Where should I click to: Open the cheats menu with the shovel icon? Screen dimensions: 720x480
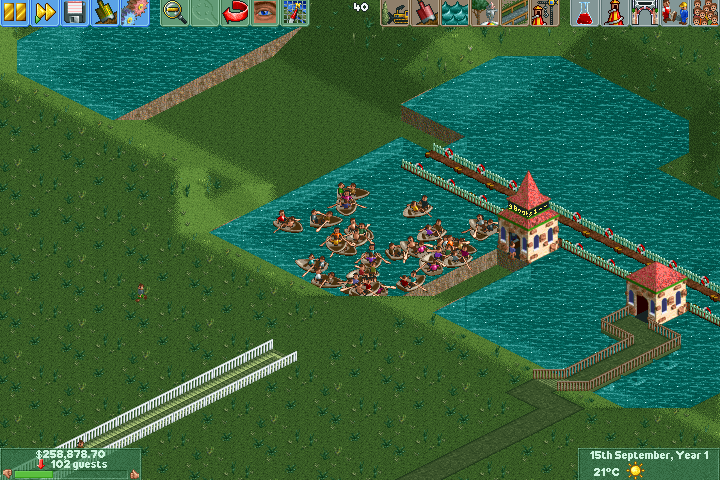(105, 12)
